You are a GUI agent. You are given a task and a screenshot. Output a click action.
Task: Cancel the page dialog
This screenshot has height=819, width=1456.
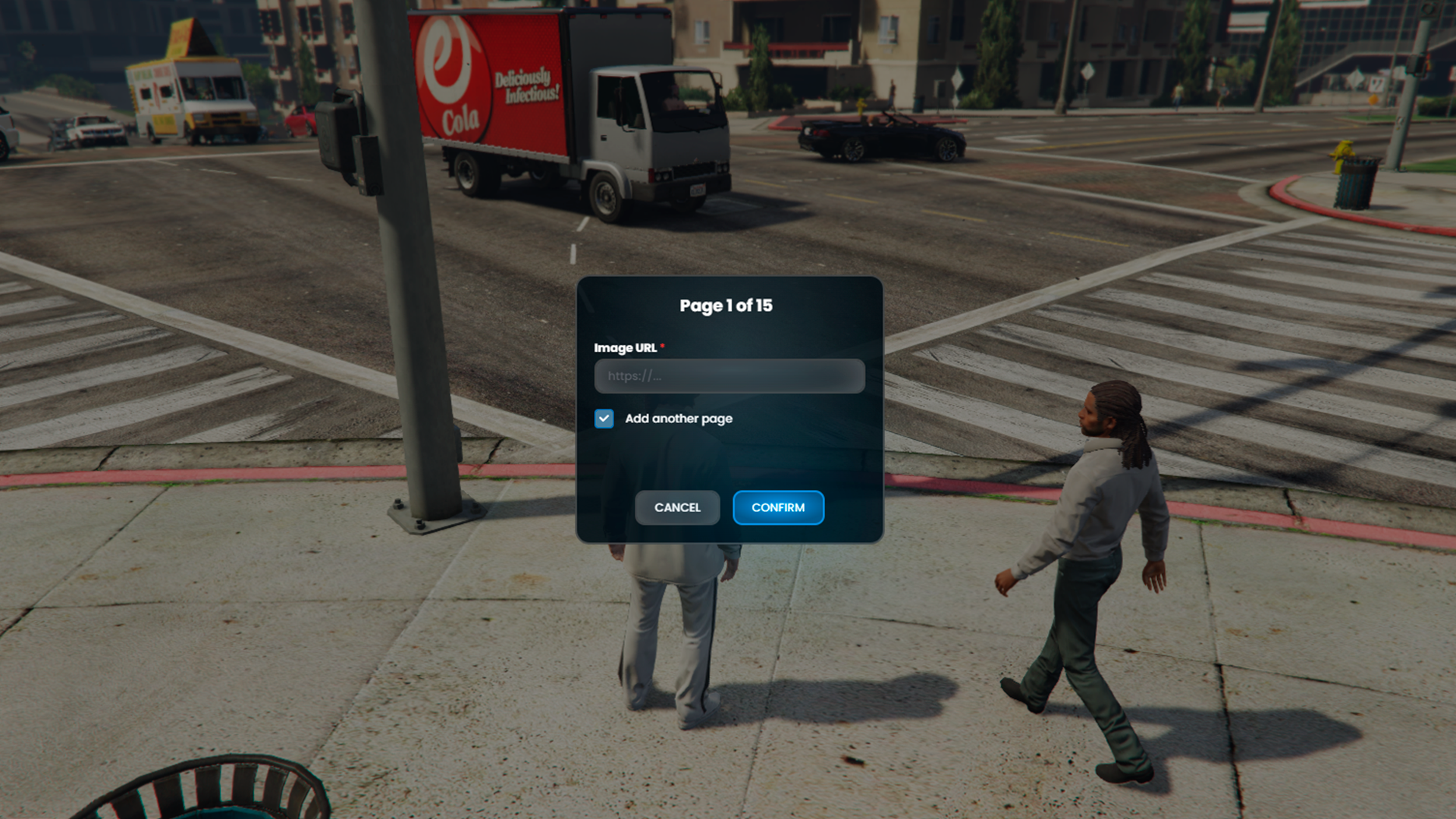tap(677, 507)
